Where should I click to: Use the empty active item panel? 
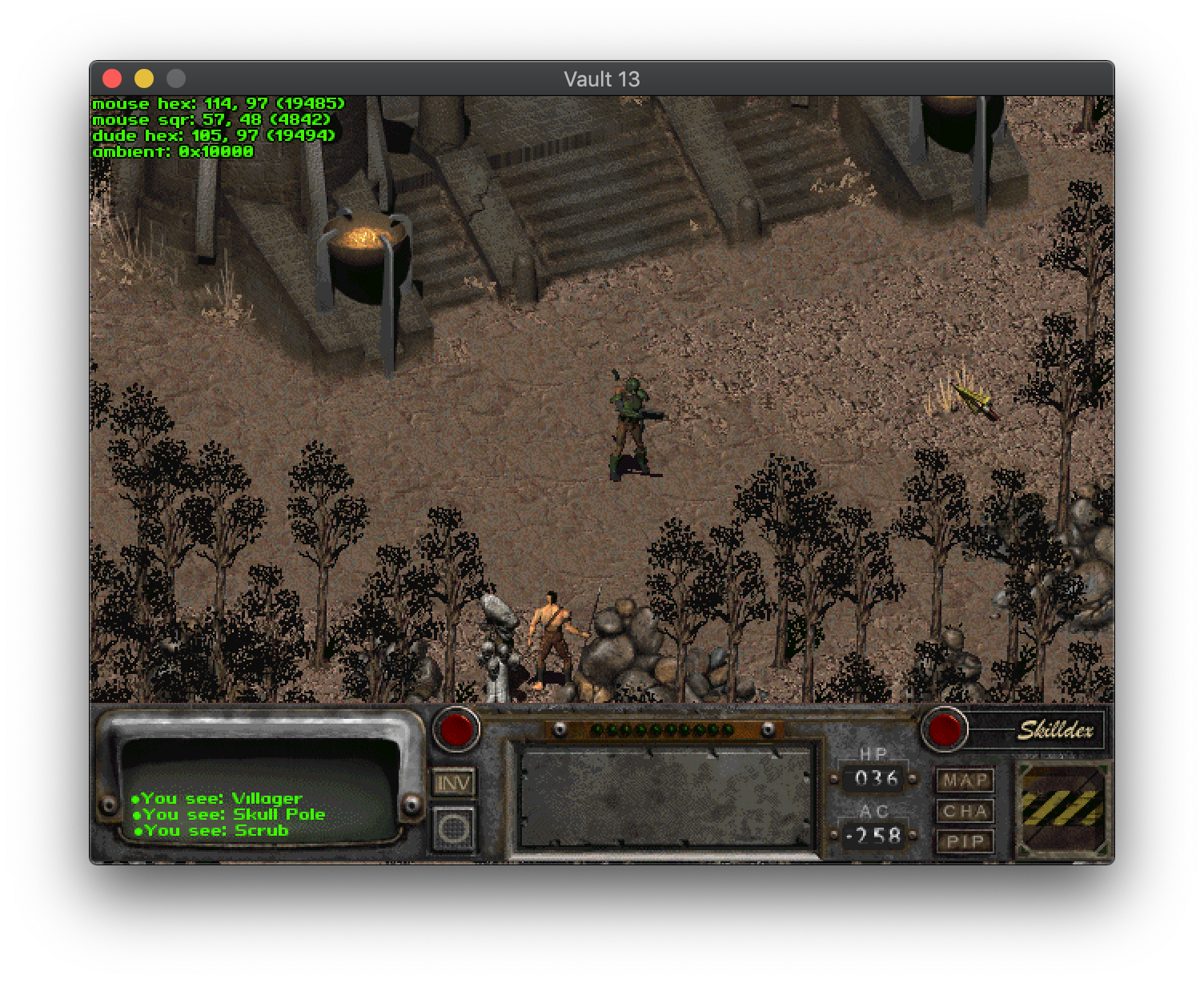tap(665, 797)
